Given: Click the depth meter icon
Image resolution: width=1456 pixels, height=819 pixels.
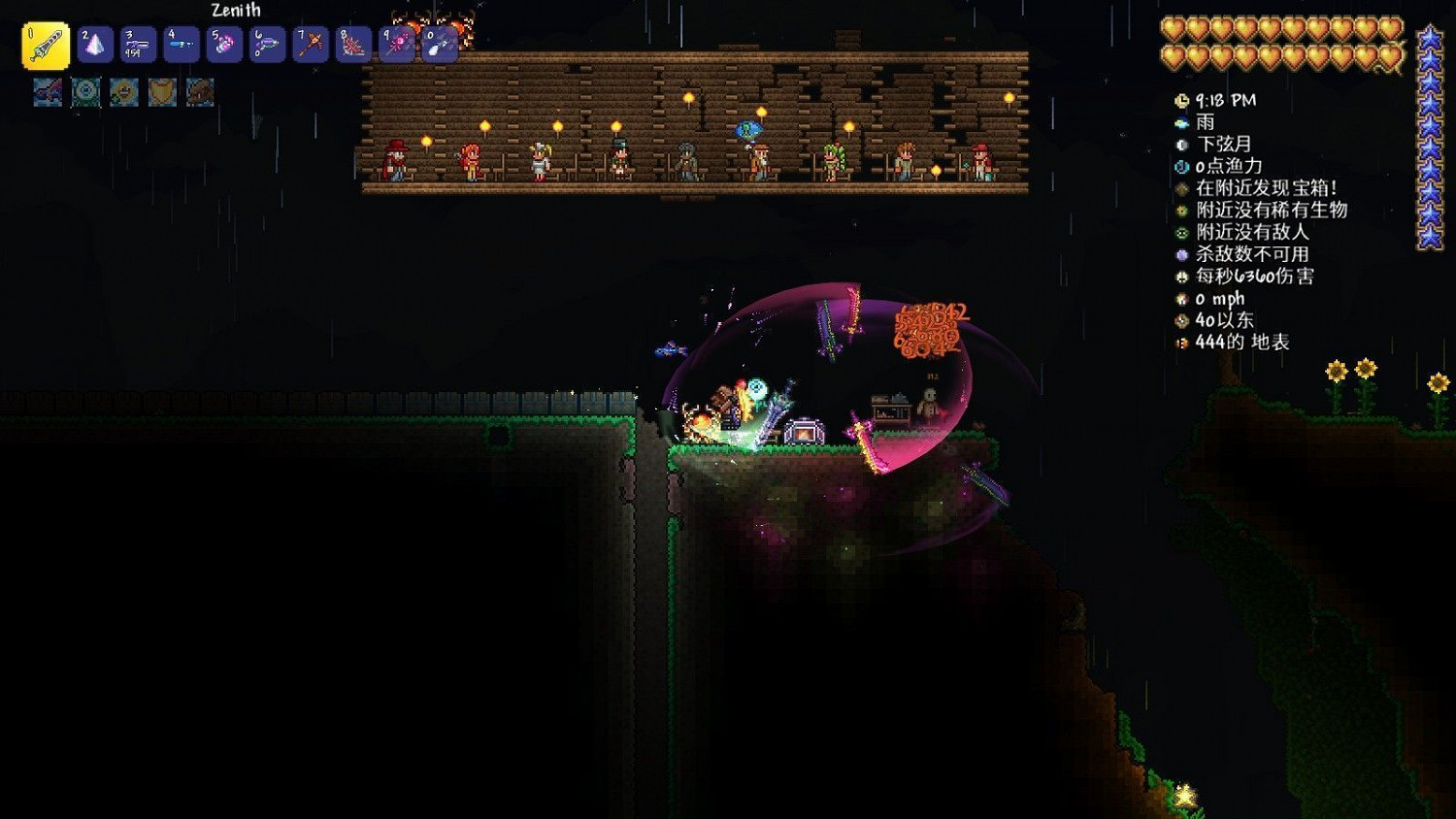Looking at the screenshot, I should pyautogui.click(x=1181, y=343).
